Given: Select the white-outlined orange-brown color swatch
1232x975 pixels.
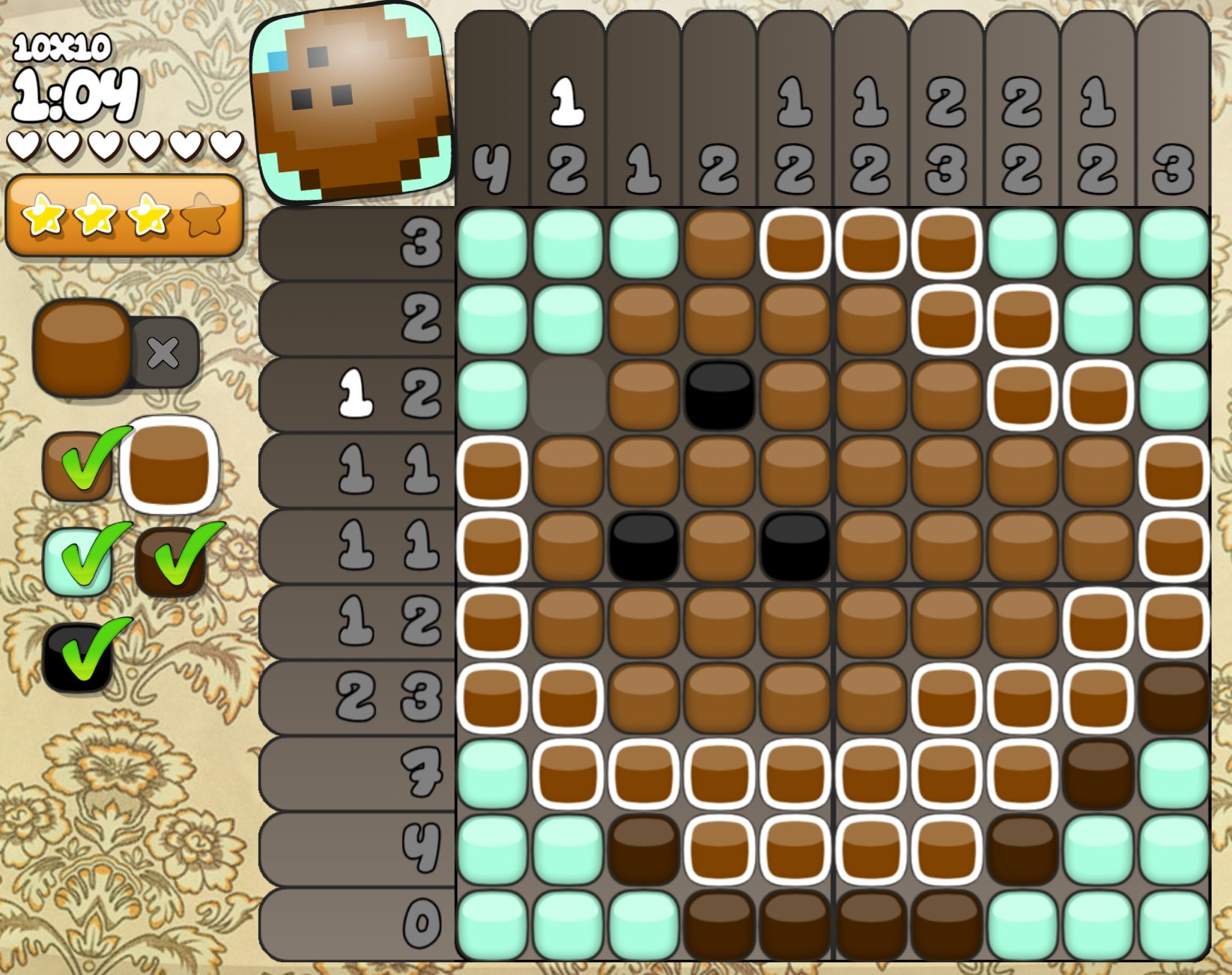Looking at the screenshot, I should 170,465.
